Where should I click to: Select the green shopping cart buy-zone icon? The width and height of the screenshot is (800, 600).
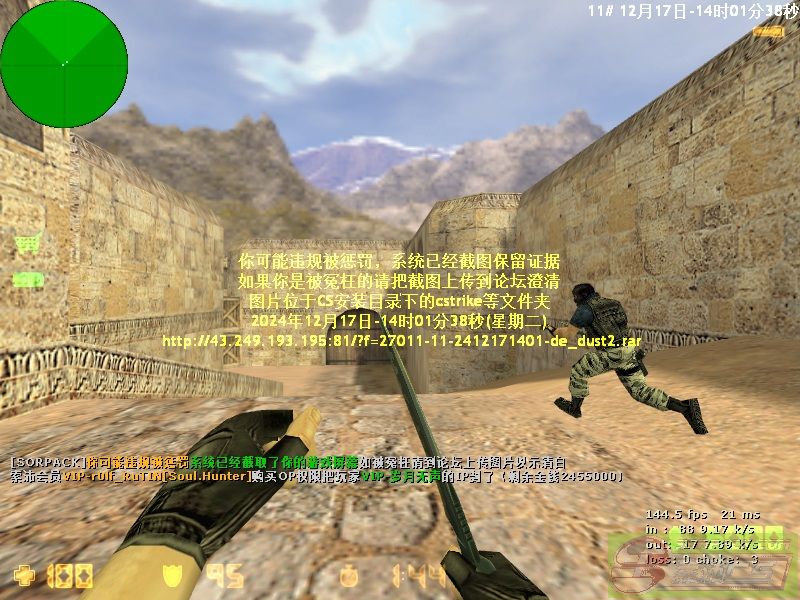coord(29,243)
